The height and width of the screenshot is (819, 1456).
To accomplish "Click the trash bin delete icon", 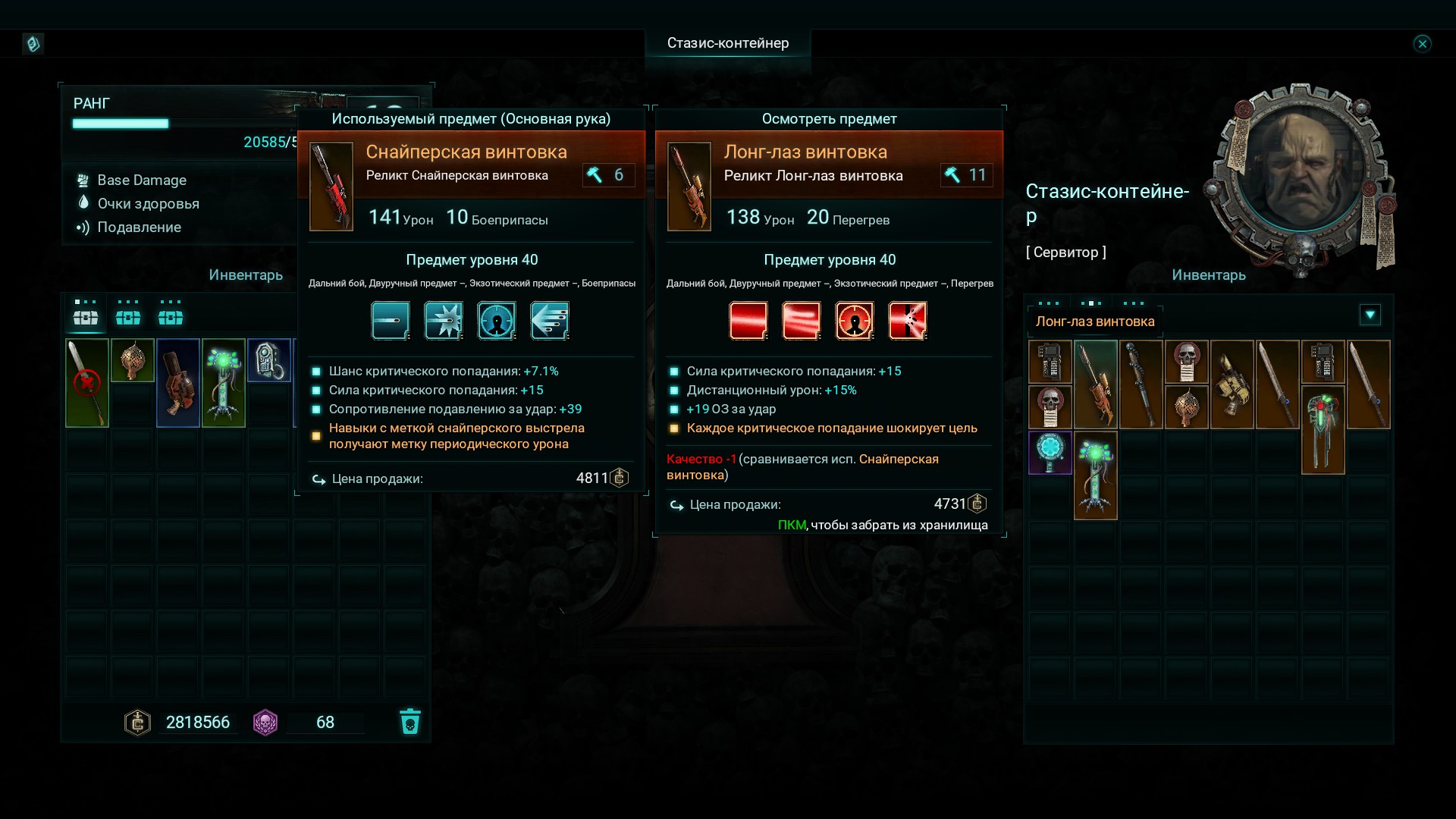I will pos(409,722).
